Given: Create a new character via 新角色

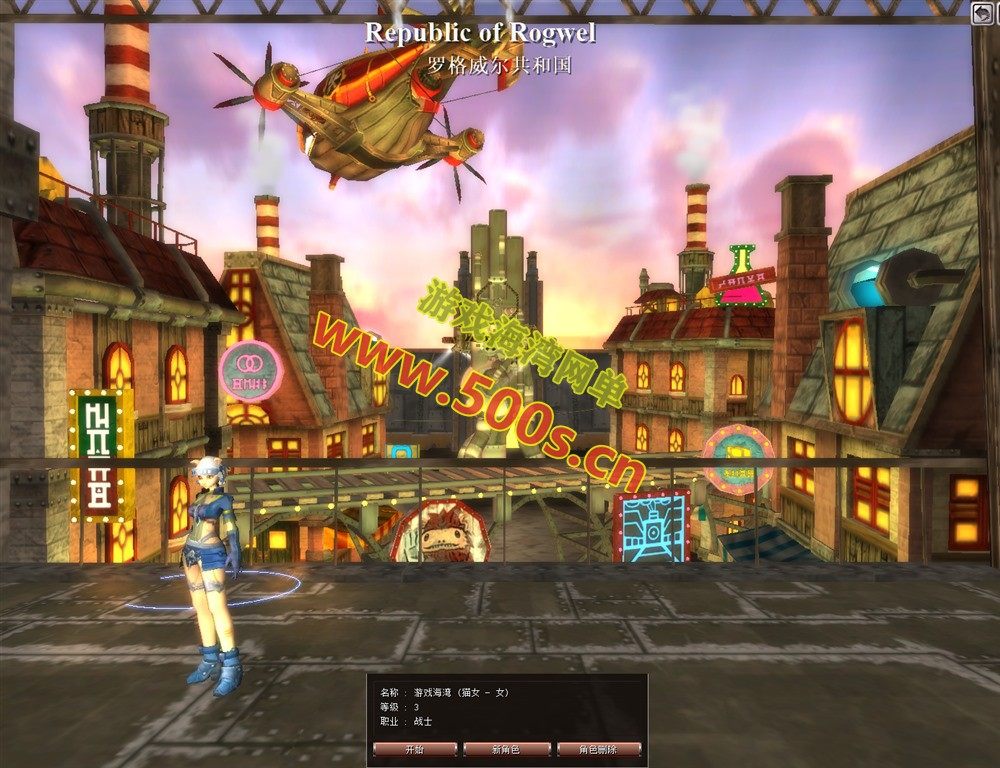Looking at the screenshot, I should pyautogui.click(x=506, y=748).
